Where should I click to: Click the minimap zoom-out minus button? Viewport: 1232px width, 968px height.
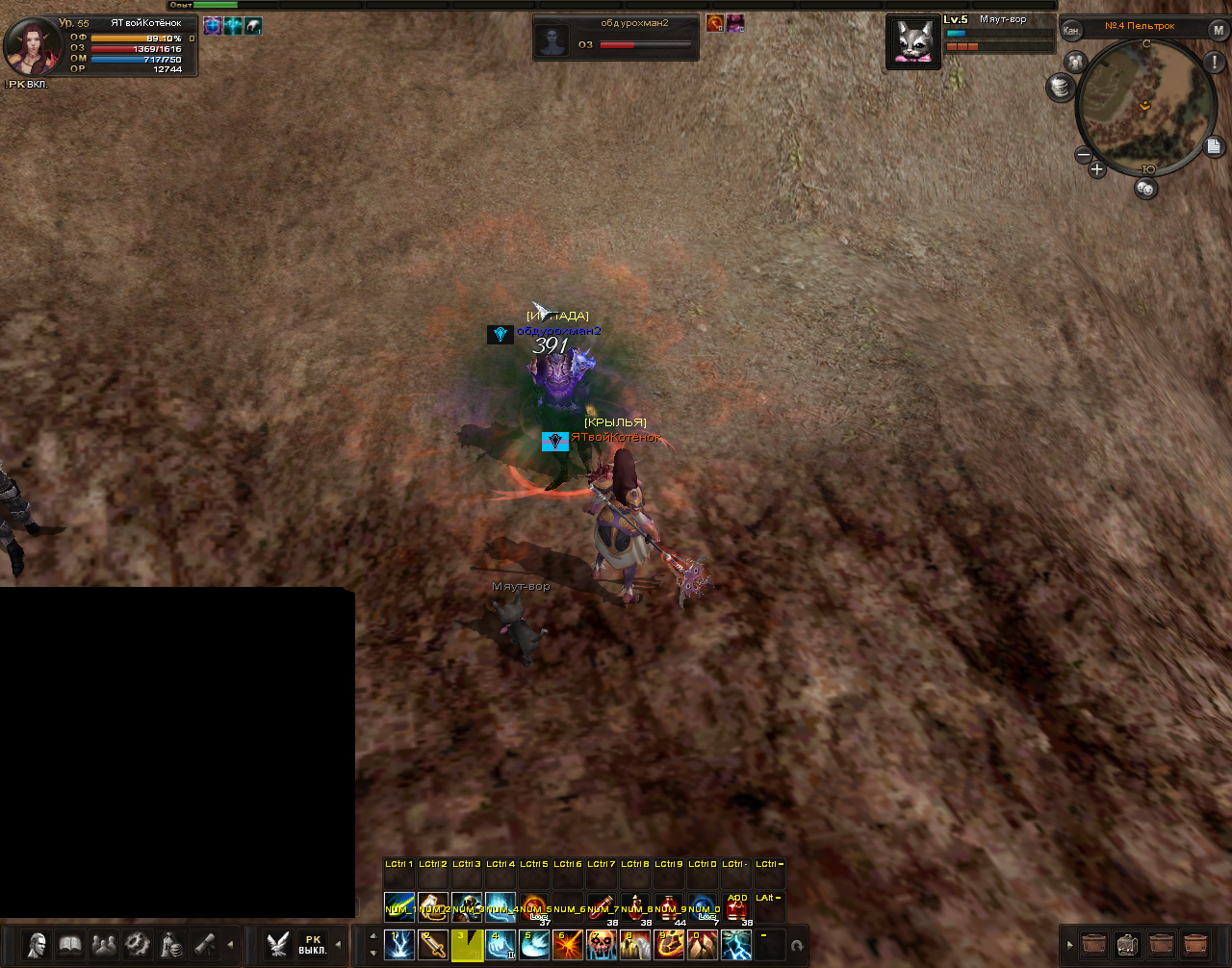(1084, 155)
